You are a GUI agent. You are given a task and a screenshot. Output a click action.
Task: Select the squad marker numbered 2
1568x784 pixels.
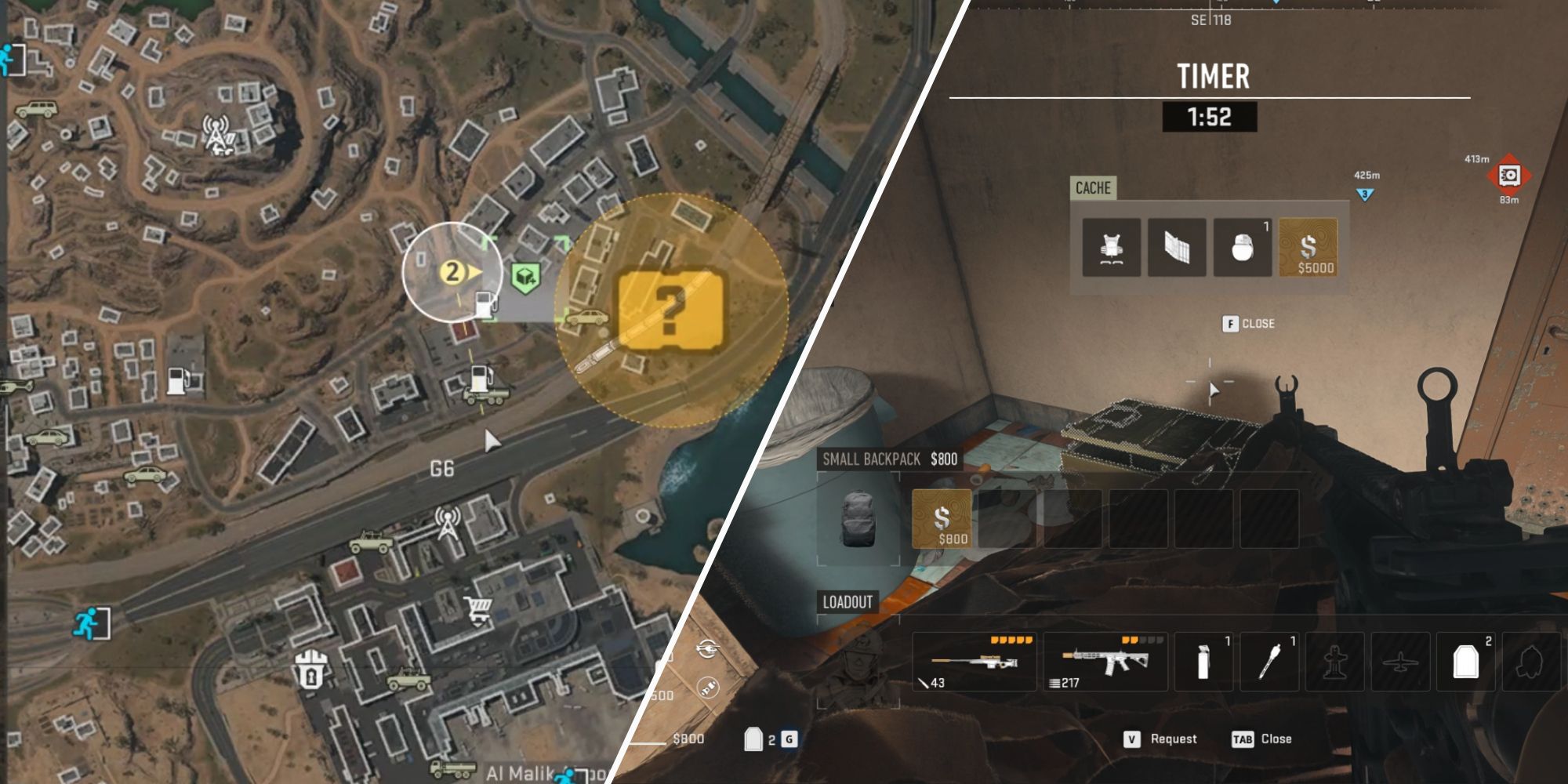click(x=452, y=272)
